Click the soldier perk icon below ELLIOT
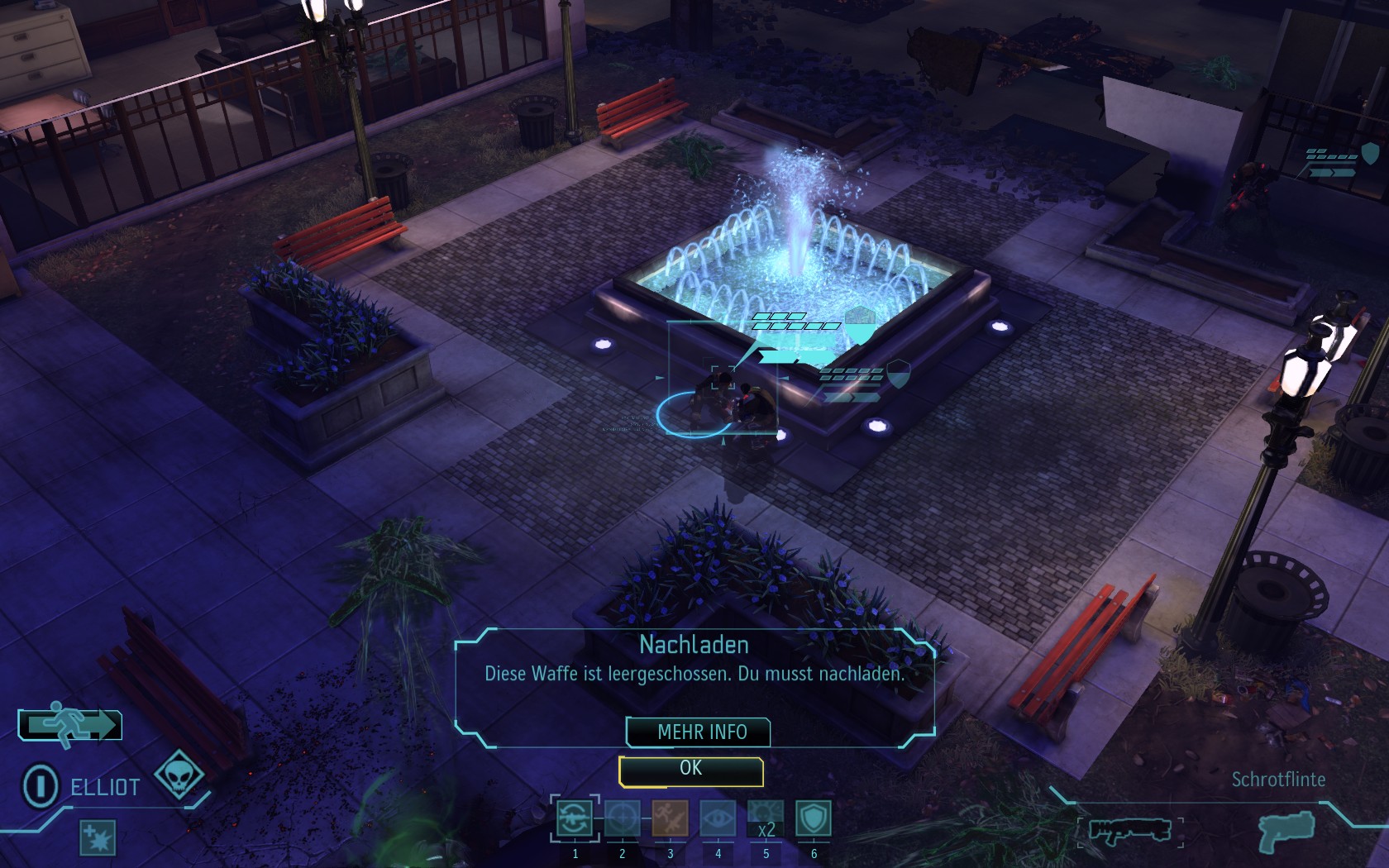This screenshot has width=1389, height=868. tap(98, 837)
